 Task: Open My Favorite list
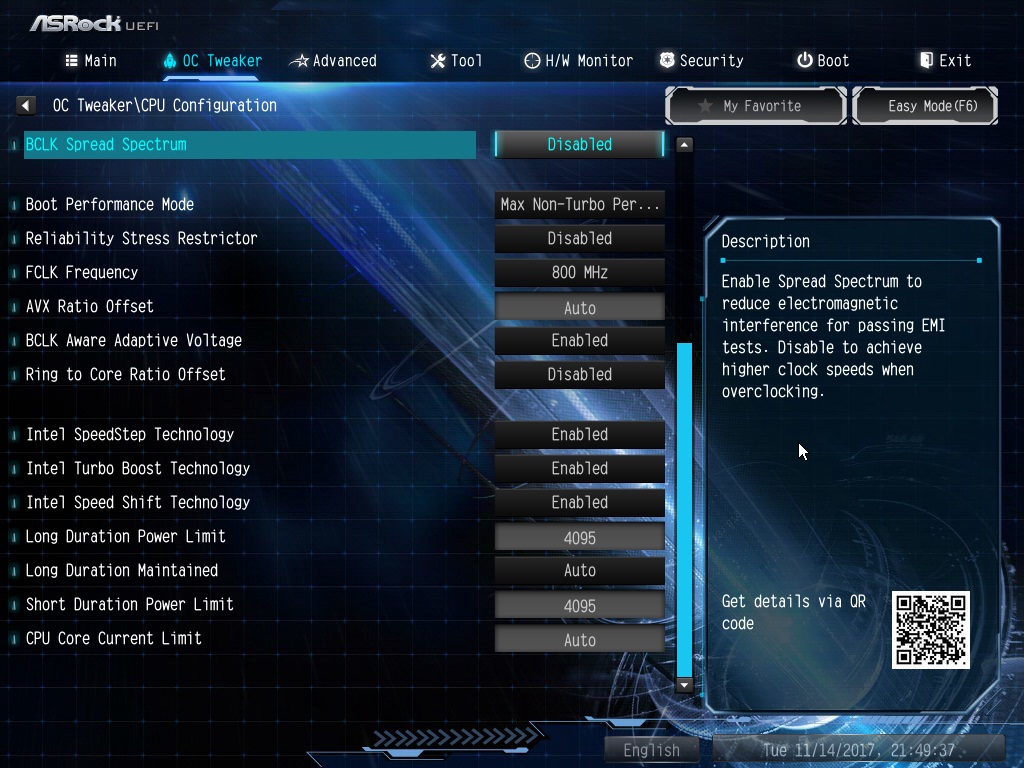point(756,106)
